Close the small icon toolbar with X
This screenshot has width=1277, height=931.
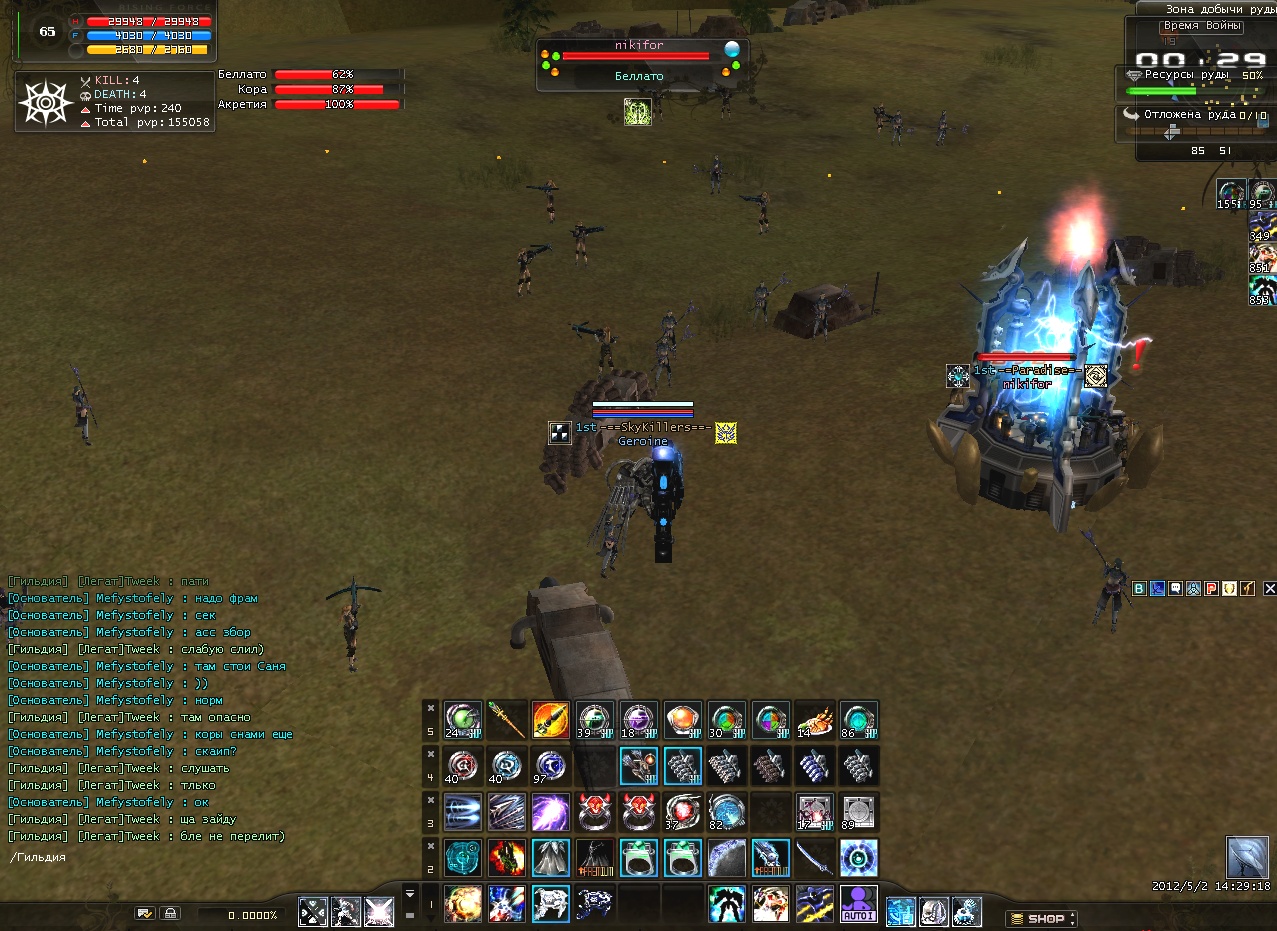pyautogui.click(x=1270, y=589)
